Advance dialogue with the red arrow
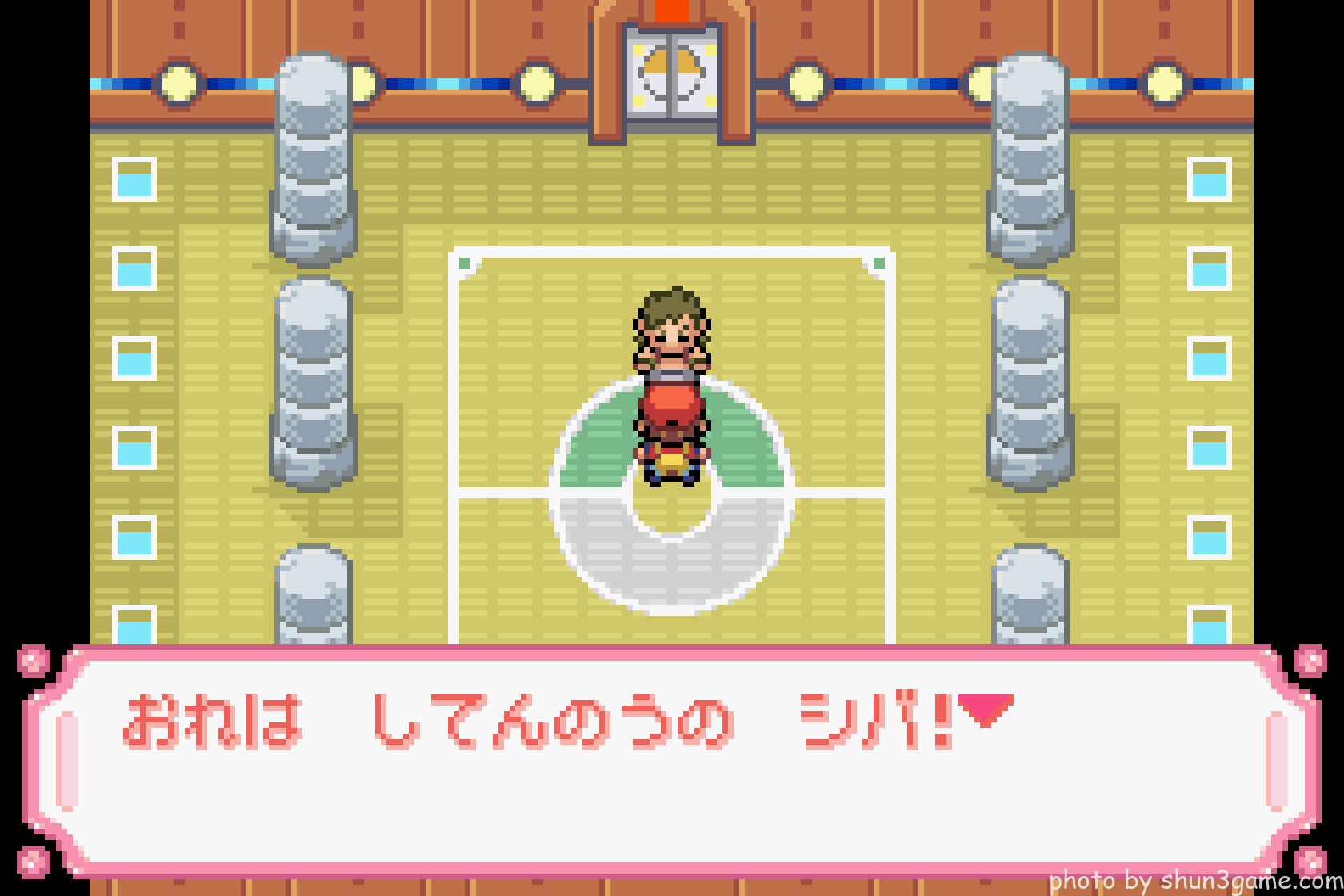This screenshot has height=896, width=1344. (x=985, y=709)
